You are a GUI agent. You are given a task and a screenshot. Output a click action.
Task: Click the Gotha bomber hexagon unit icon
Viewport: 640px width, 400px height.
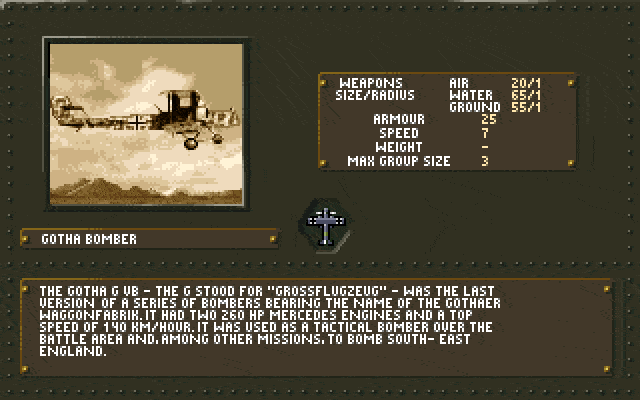coord(326,227)
